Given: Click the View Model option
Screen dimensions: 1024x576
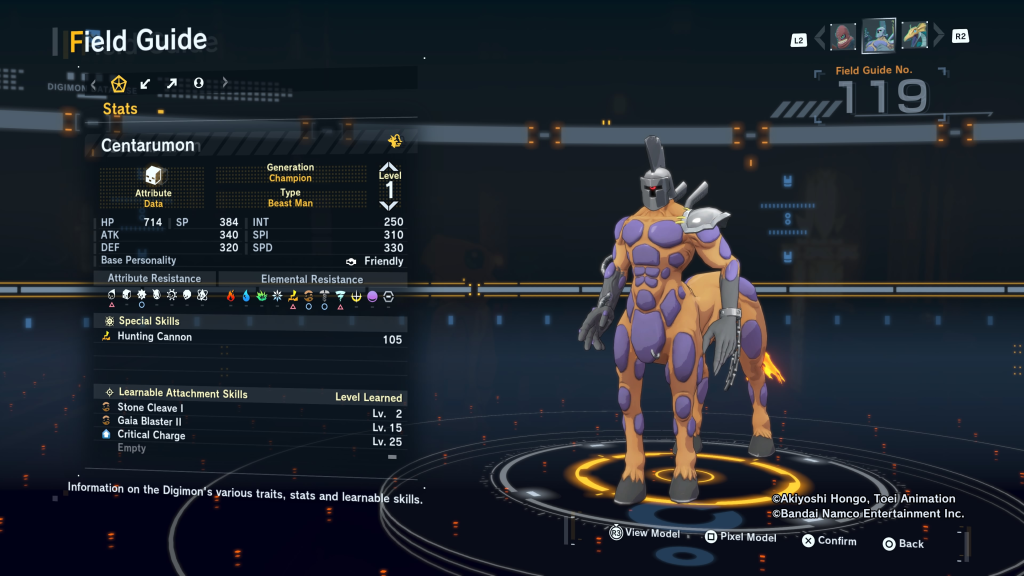Looking at the screenshot, I should [645, 534].
